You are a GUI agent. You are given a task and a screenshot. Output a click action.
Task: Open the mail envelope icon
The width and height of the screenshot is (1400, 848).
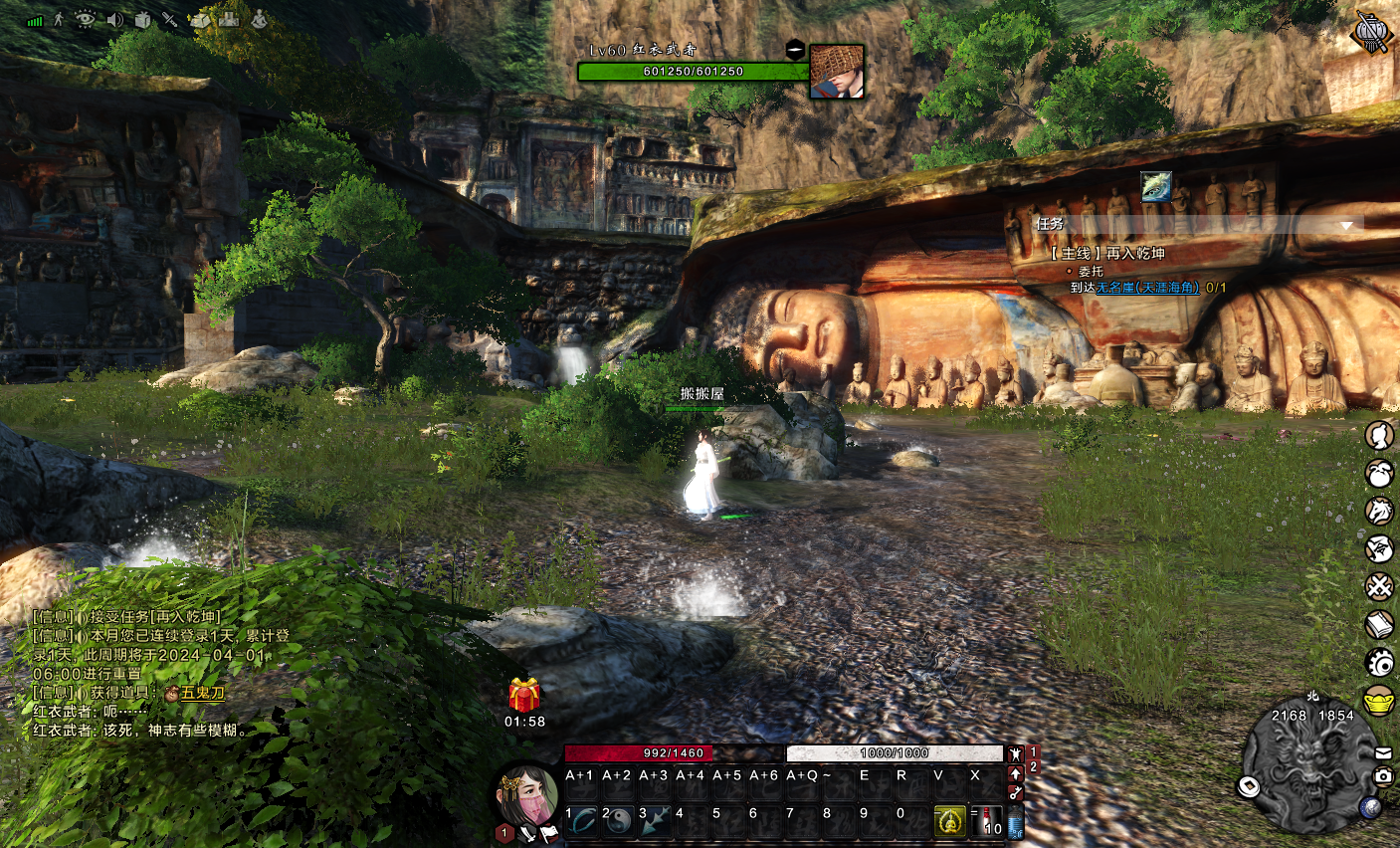point(1383,753)
